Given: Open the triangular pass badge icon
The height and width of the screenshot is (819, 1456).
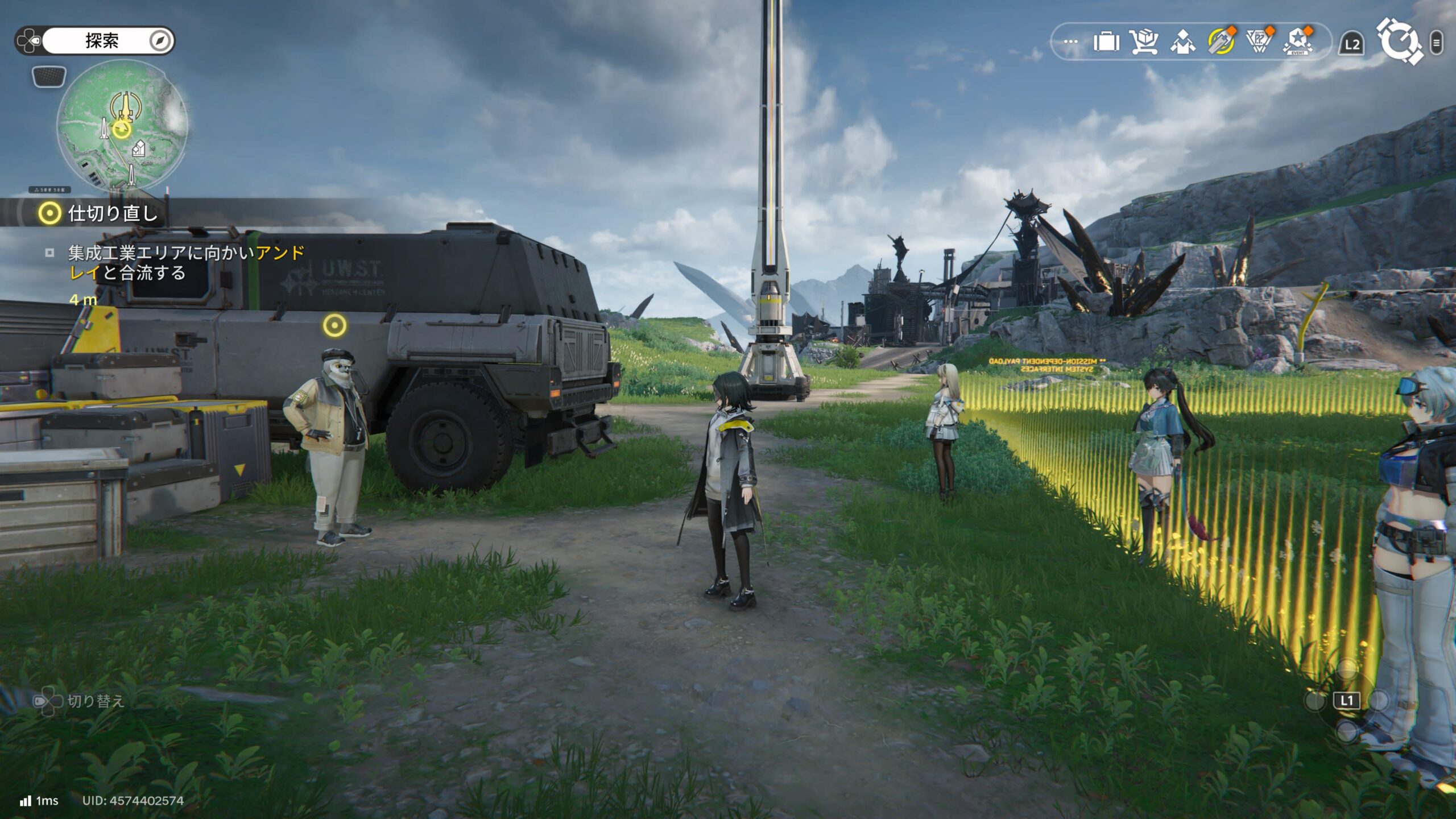Looking at the screenshot, I should pos(1259,42).
